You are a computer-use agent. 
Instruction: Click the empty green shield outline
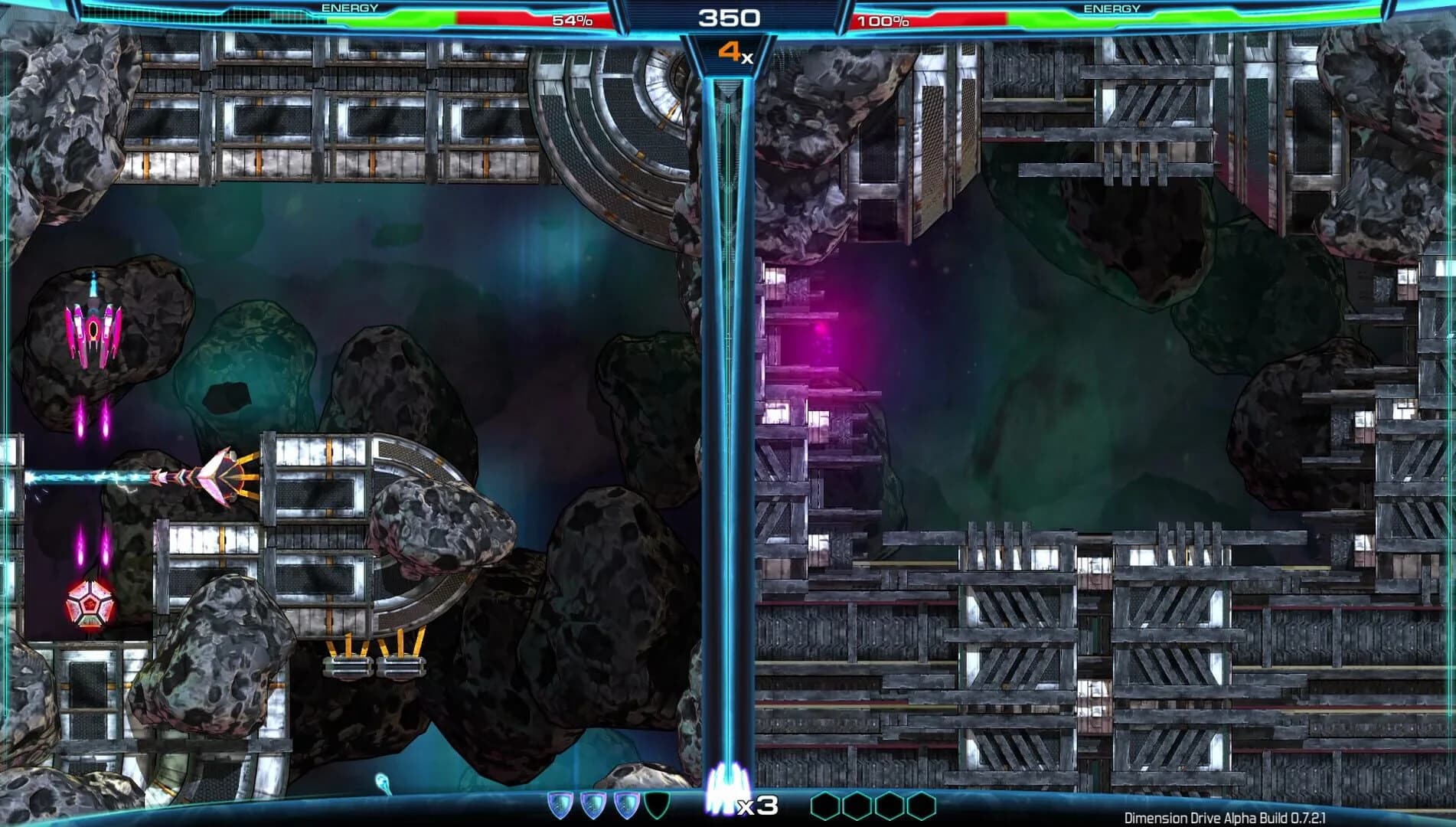point(657,804)
